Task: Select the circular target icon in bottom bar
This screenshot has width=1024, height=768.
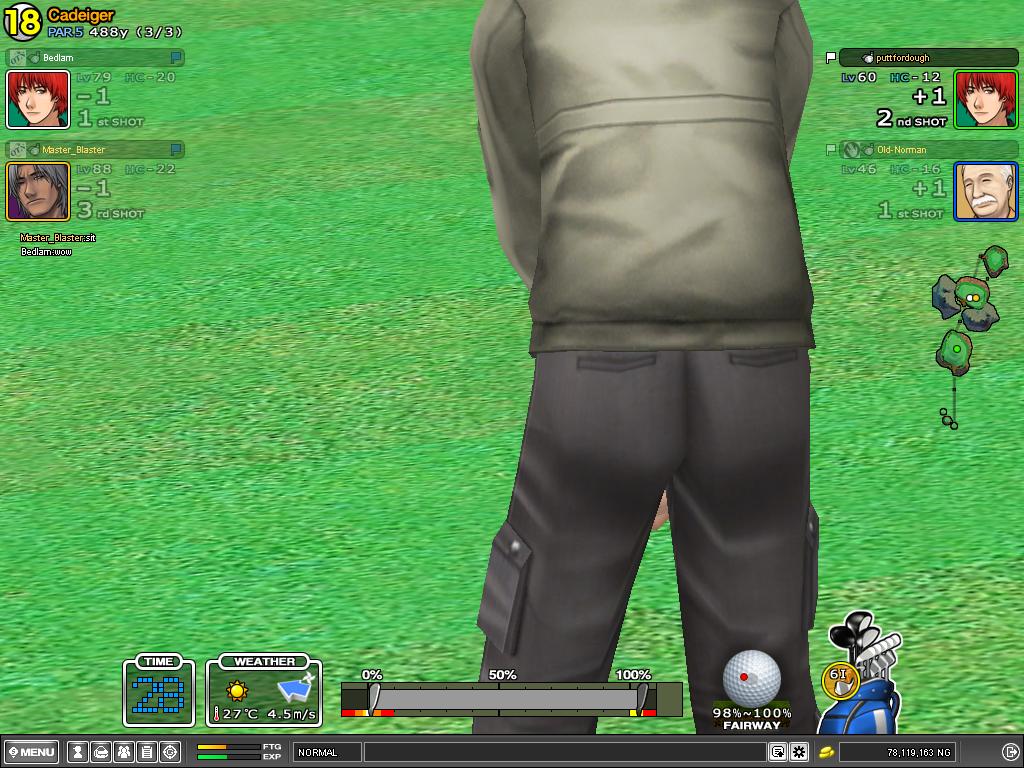Action: 170,752
